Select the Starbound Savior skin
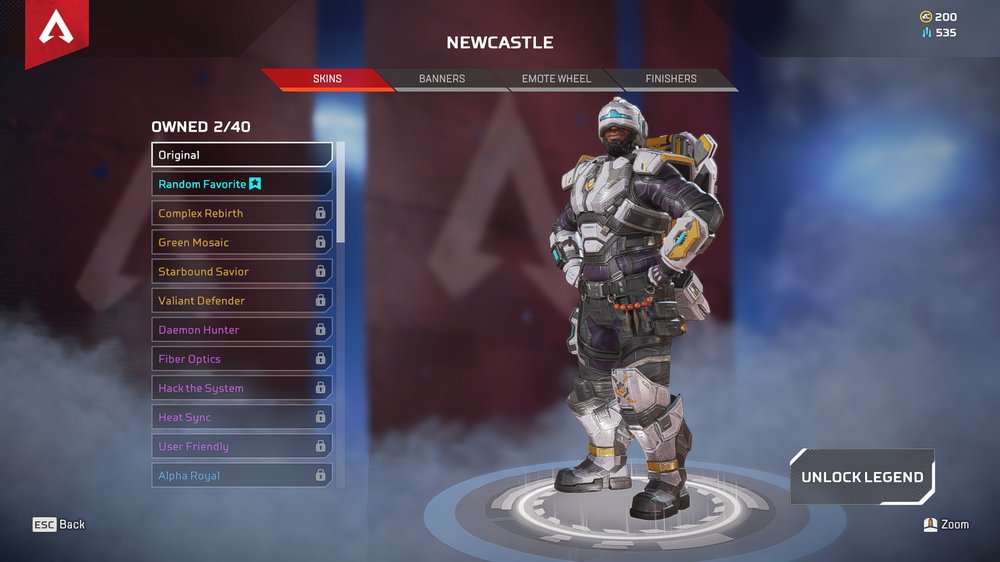The image size is (1000, 562). [242, 271]
